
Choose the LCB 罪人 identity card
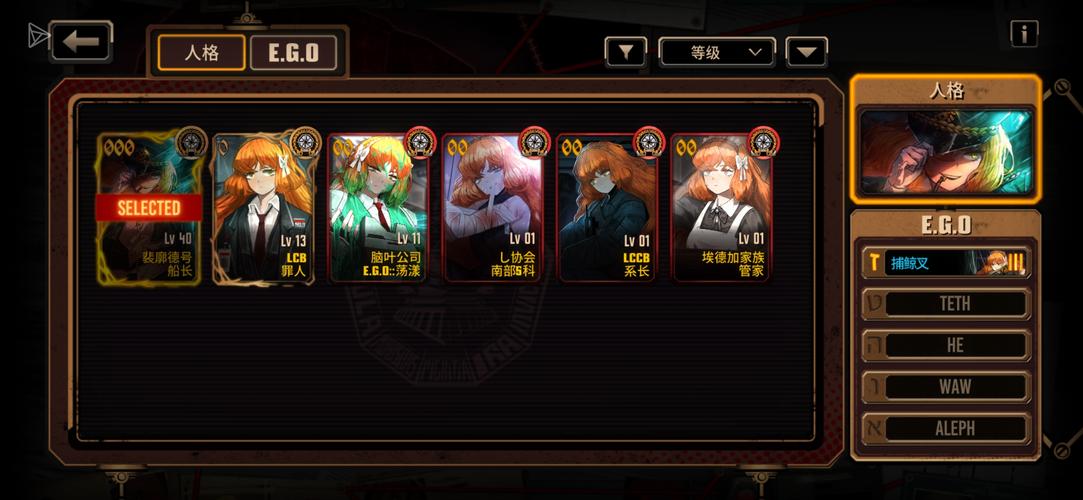click(265, 208)
